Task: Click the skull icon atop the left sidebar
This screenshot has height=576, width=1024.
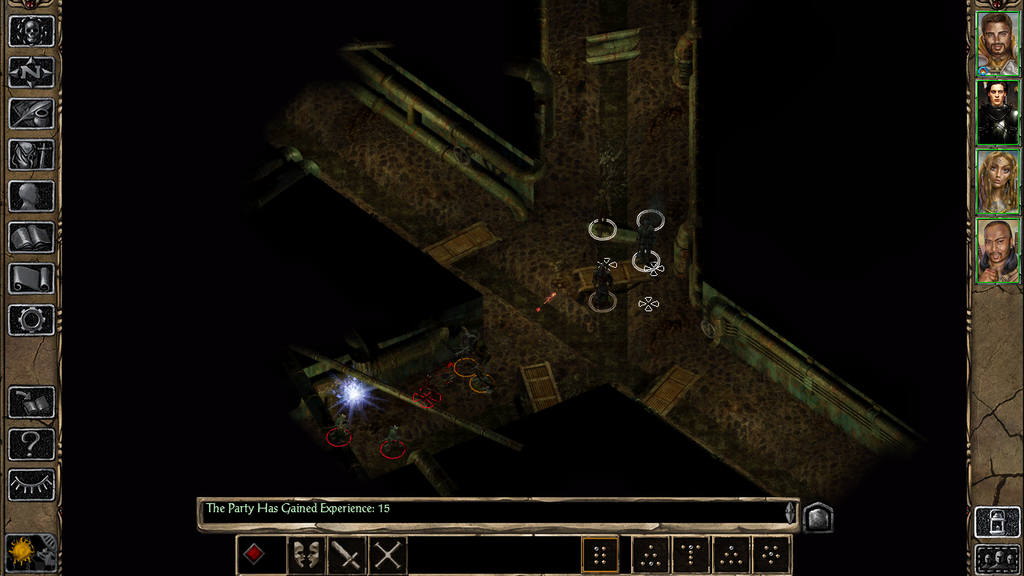Action: pos(31,31)
